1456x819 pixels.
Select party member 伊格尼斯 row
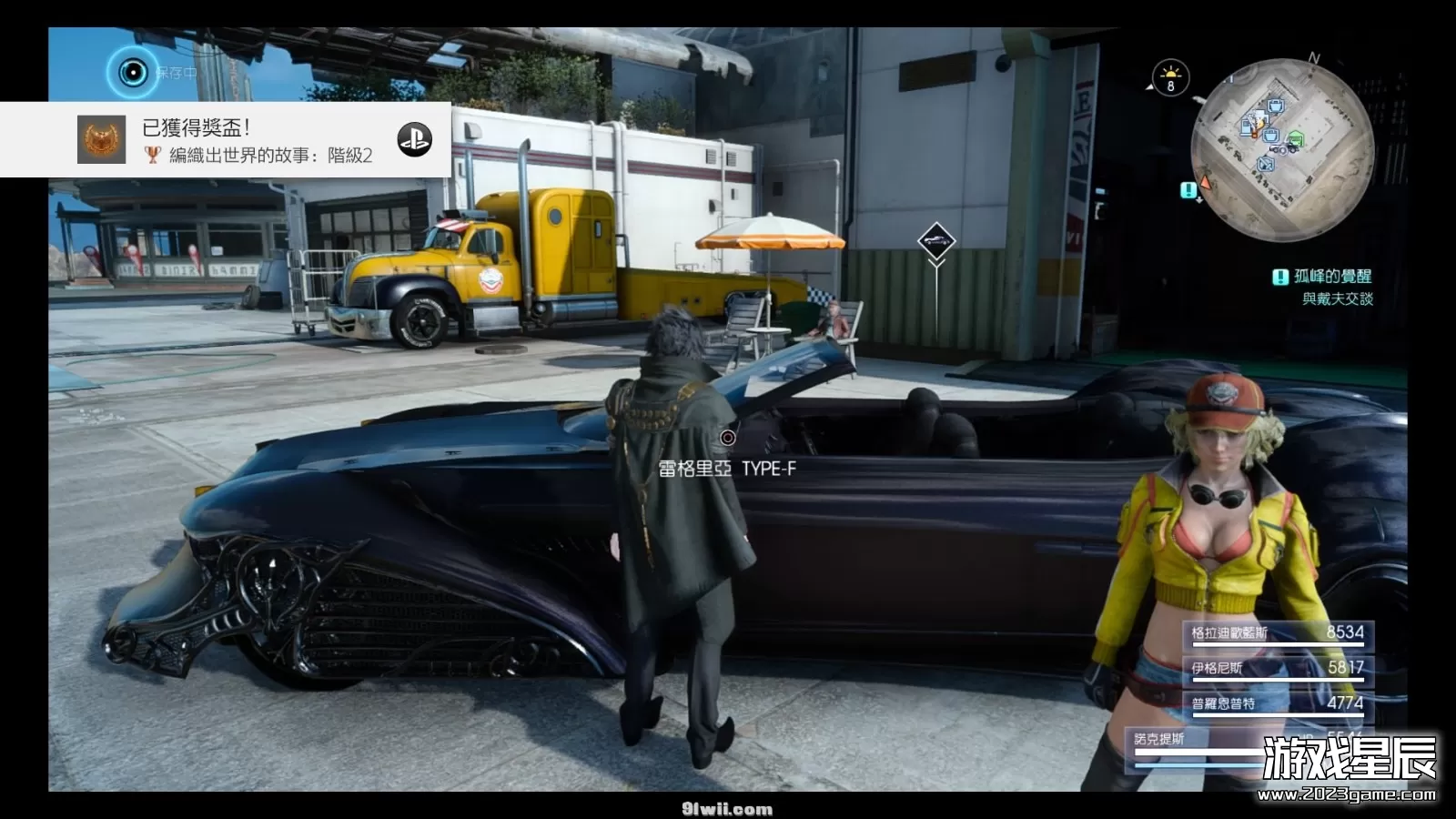[1278, 668]
